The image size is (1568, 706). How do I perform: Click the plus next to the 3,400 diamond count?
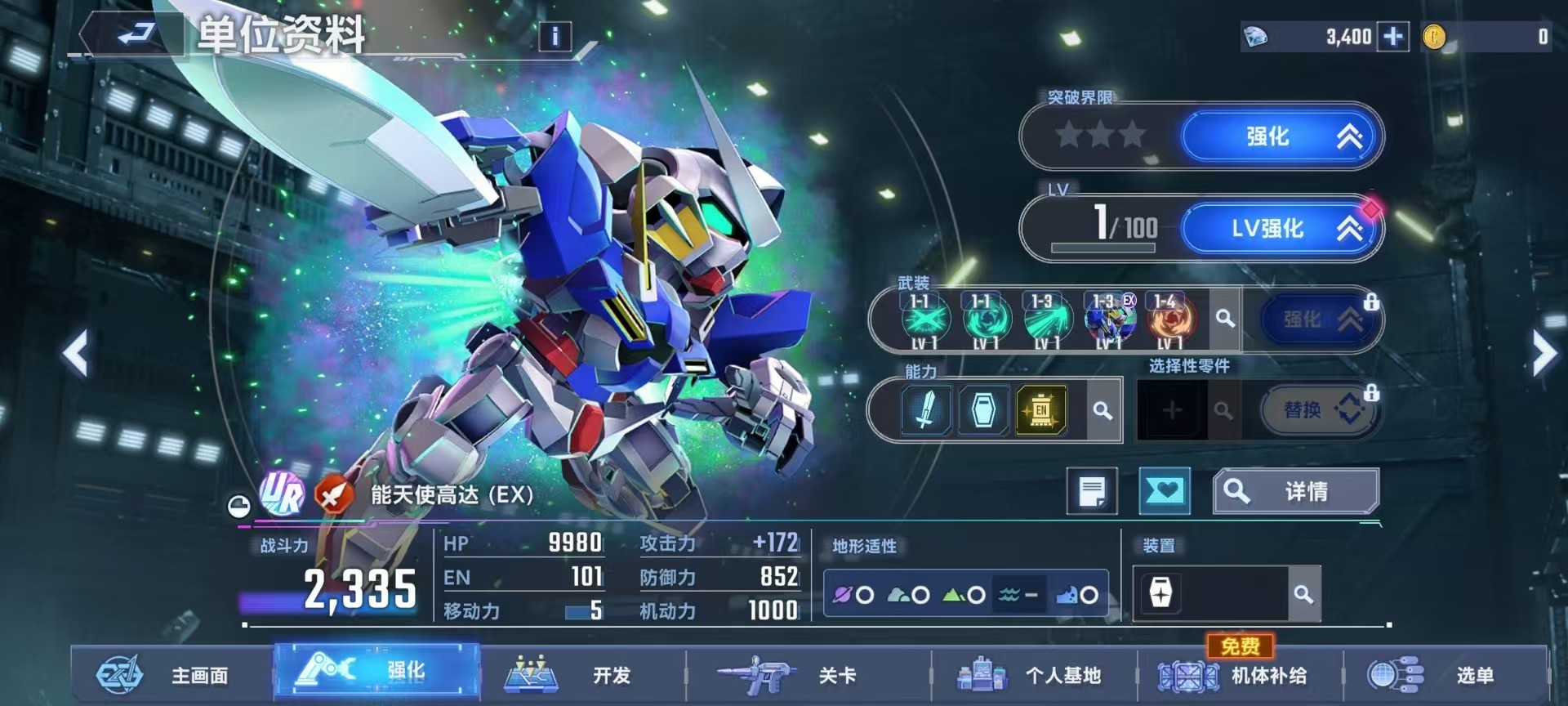[x=1394, y=36]
